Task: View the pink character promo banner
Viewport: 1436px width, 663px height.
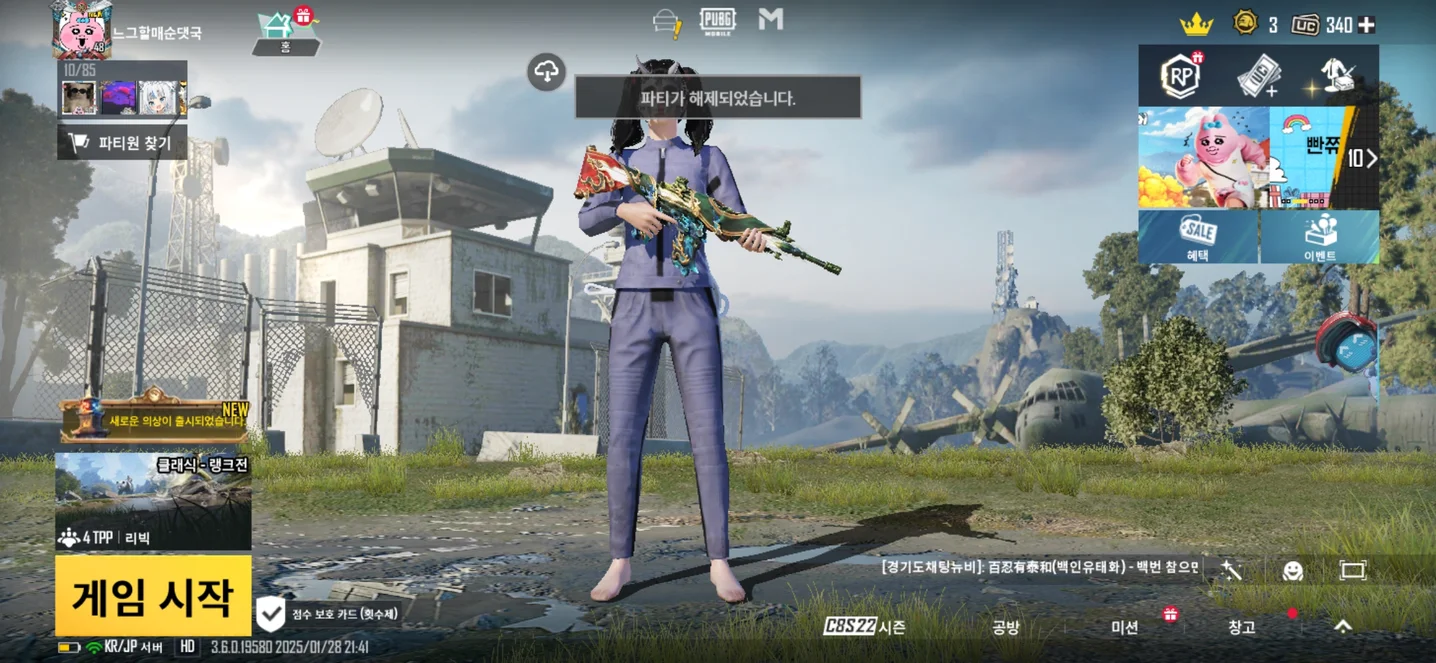Action: tap(1203, 158)
